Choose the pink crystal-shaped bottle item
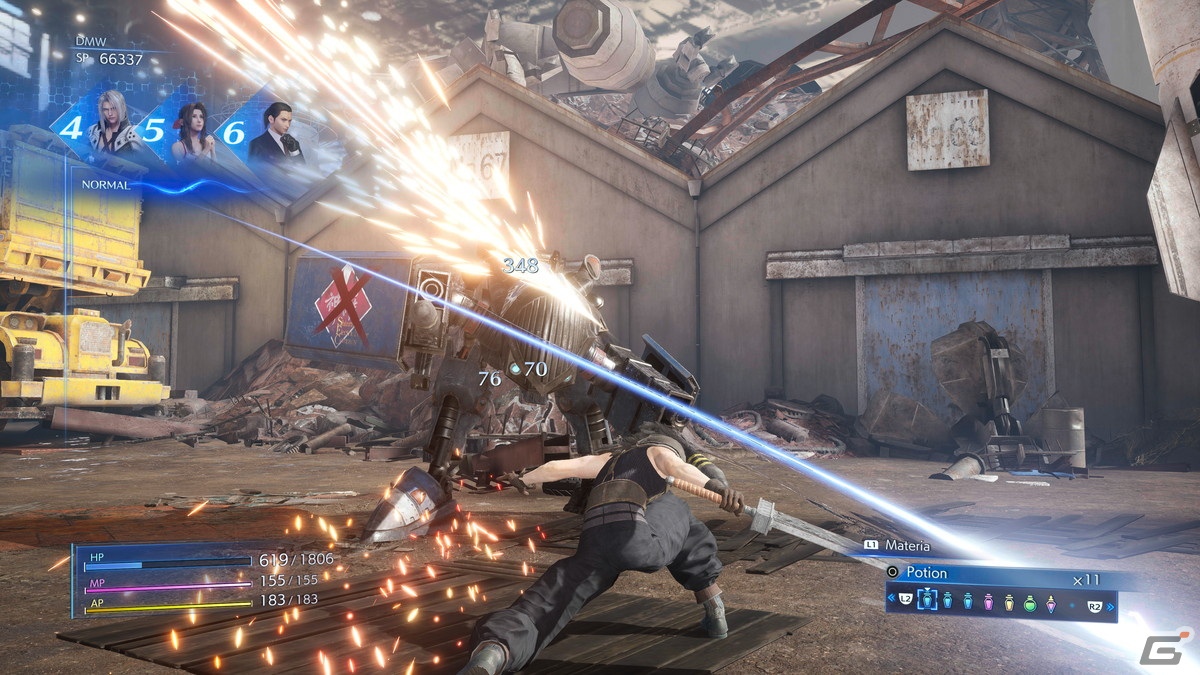Viewport: 1200px width, 675px height. click(1051, 601)
